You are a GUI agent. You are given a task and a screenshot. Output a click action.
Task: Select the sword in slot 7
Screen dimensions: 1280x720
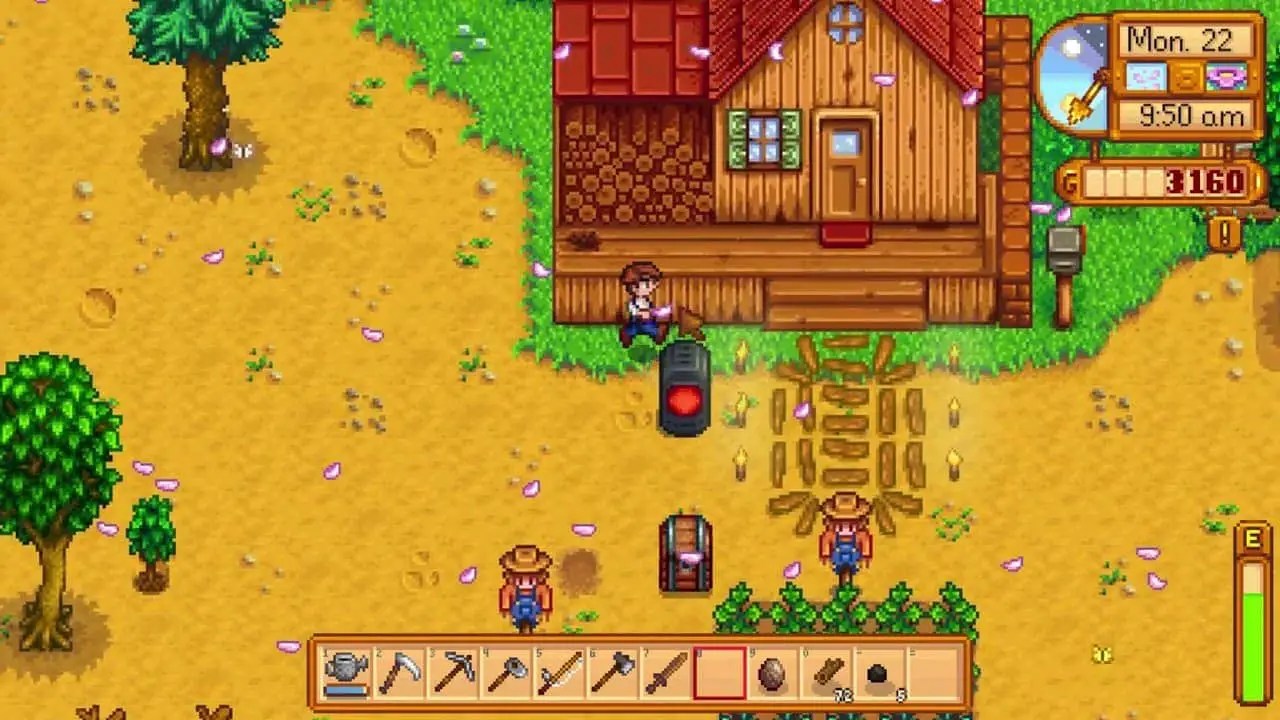tap(667, 673)
